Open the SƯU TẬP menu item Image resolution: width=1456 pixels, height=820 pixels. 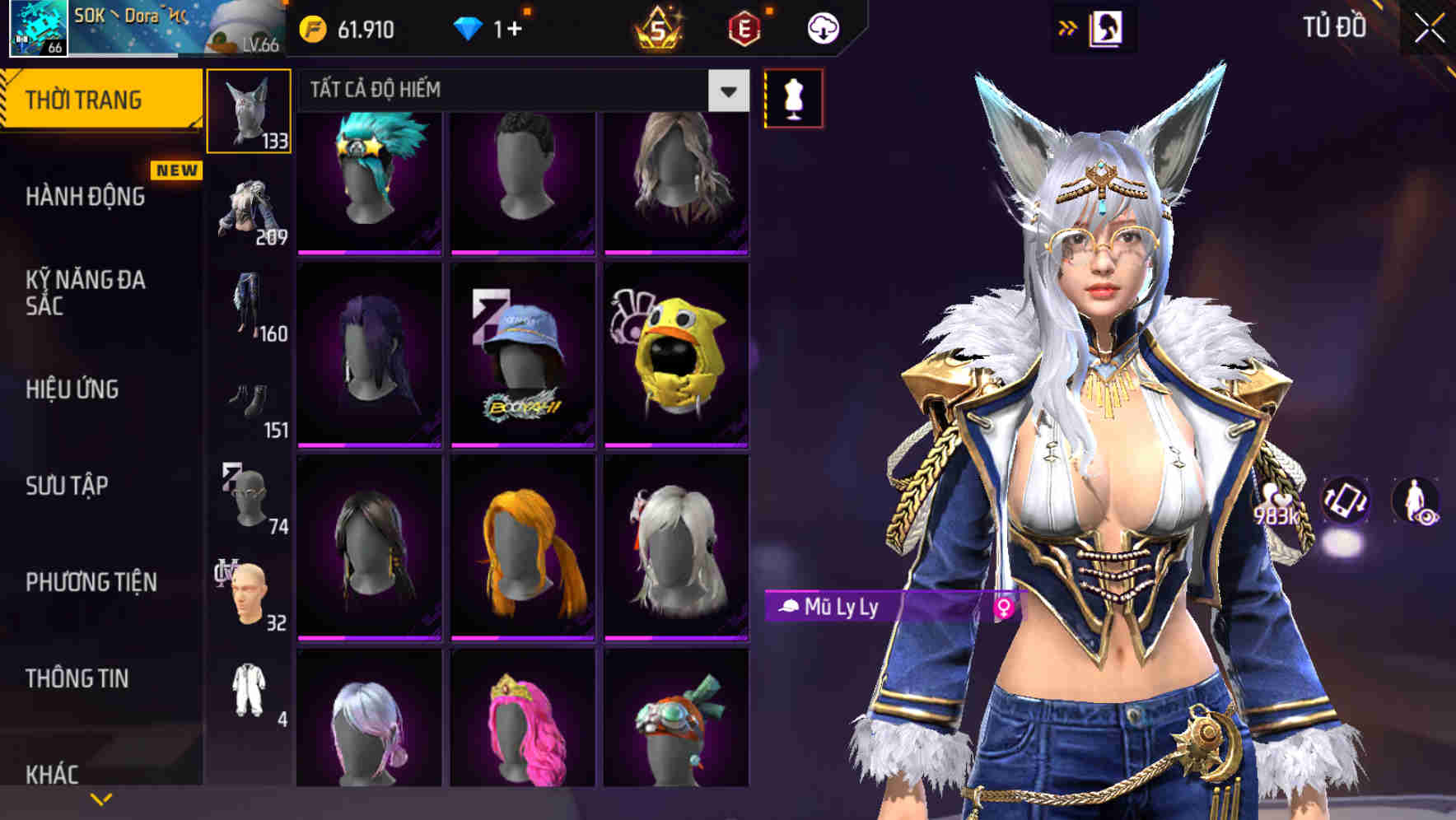[64, 487]
